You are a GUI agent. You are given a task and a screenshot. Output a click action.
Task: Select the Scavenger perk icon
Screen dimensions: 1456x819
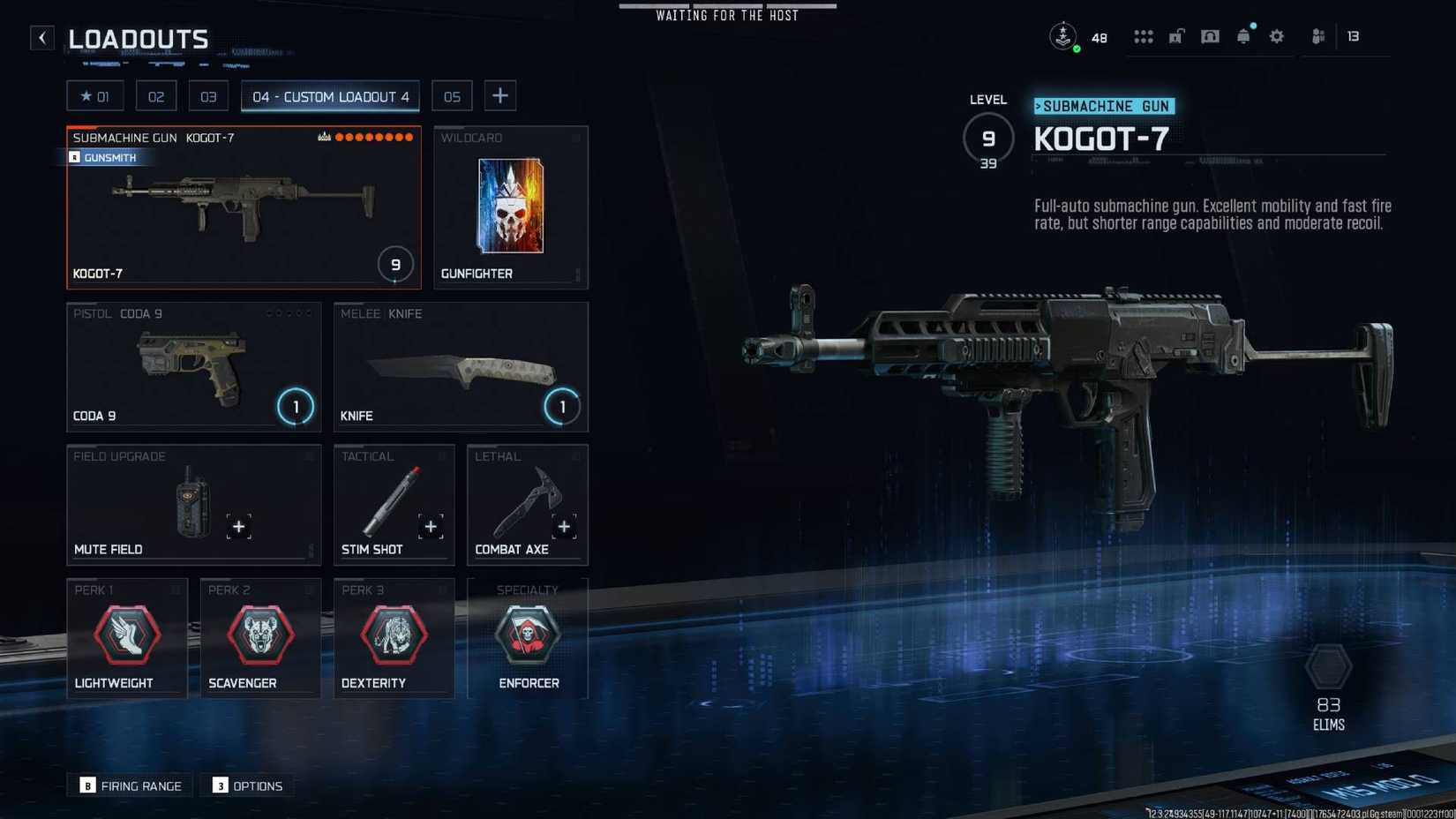pyautogui.click(x=259, y=634)
